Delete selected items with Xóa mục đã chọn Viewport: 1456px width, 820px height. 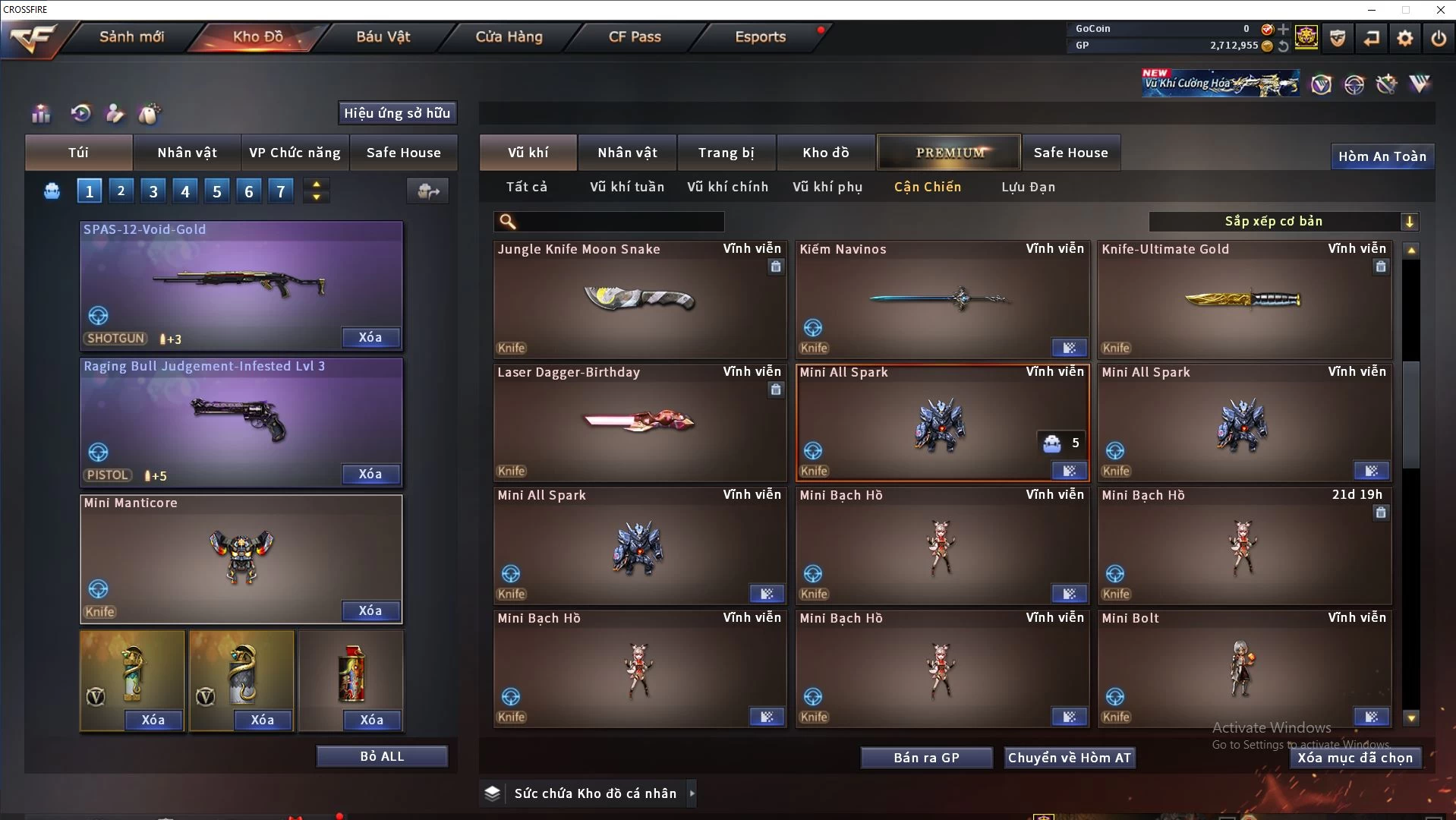pos(1355,758)
